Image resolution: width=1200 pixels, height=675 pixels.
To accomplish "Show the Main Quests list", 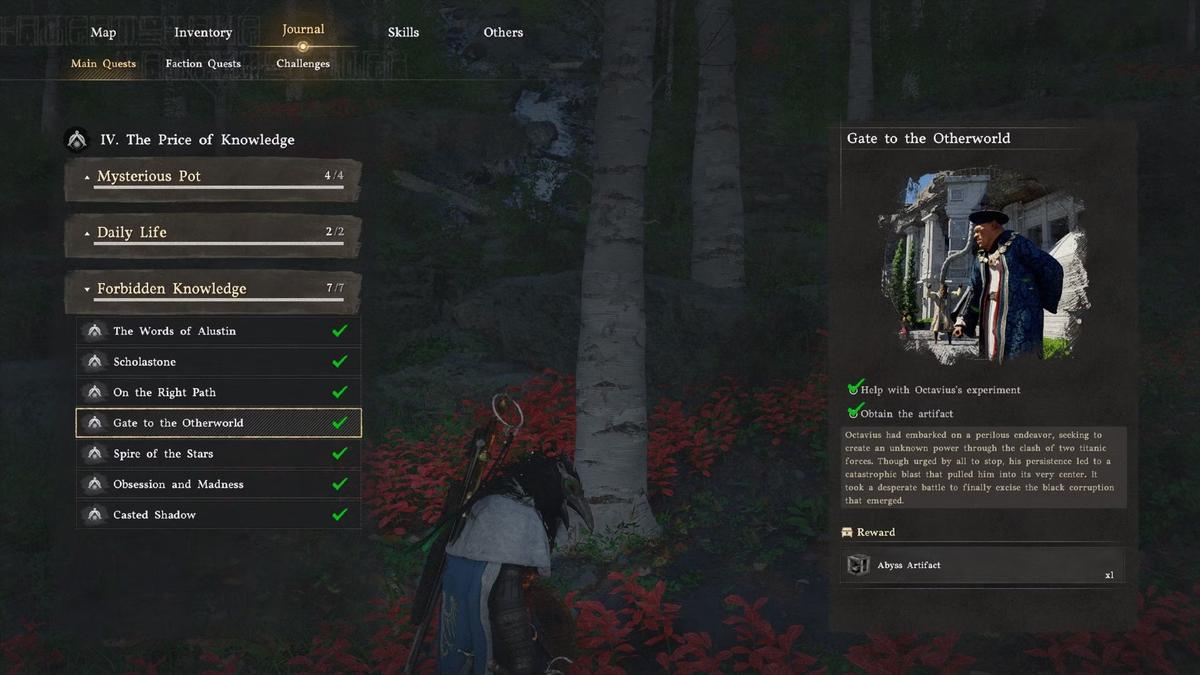I will click(x=103, y=64).
